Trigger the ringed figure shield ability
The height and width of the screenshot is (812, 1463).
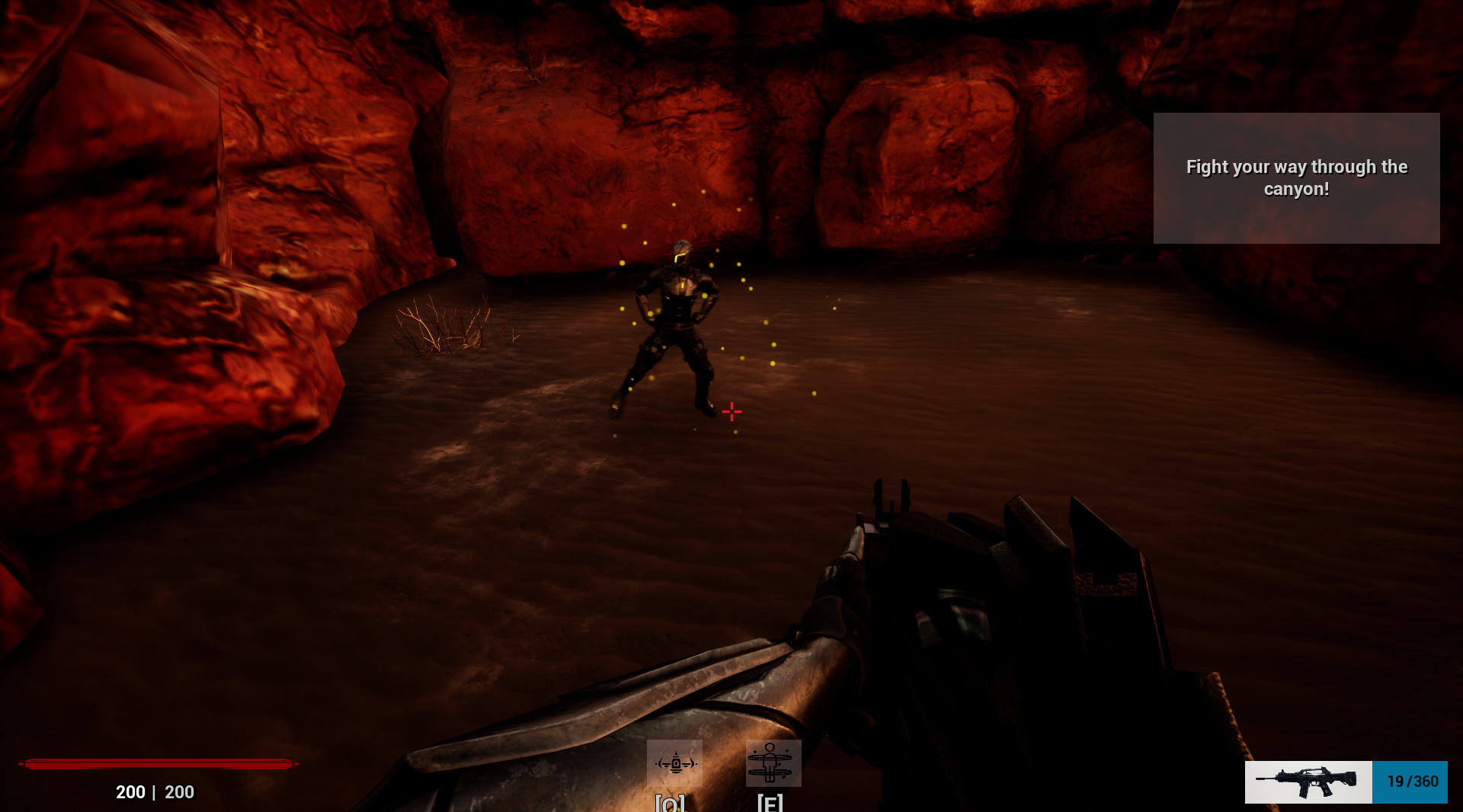pos(773,762)
